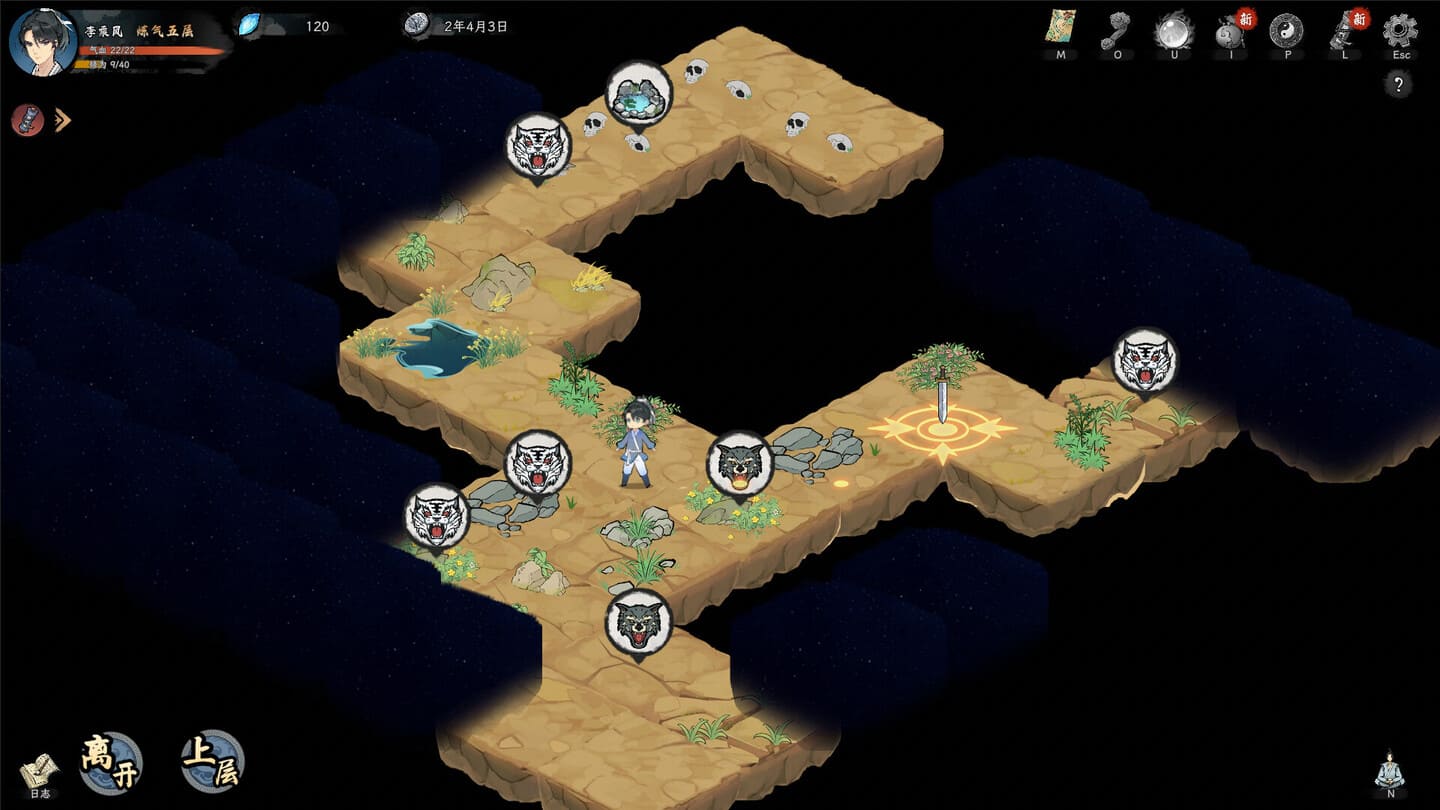The image size is (1440, 810).
Task: Click the 离开 leave button
Action: pyautogui.click(x=111, y=763)
